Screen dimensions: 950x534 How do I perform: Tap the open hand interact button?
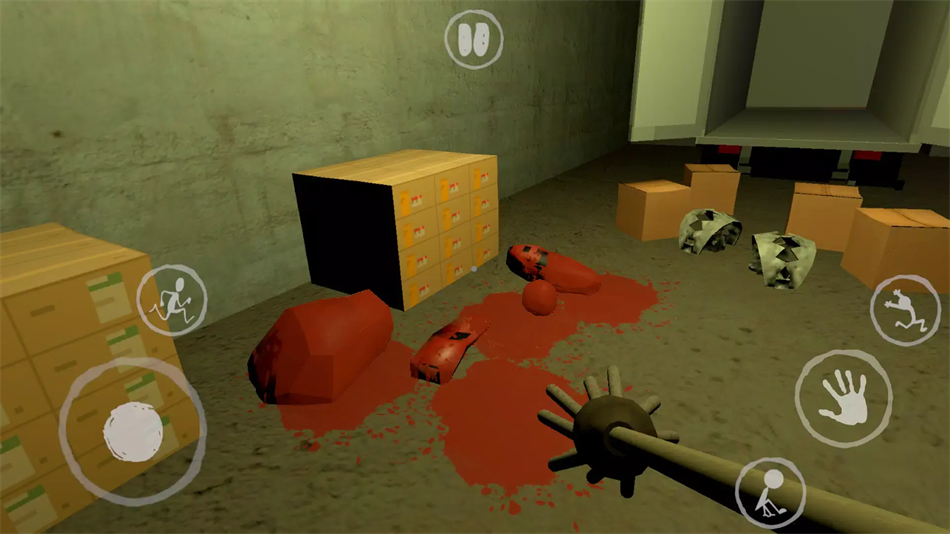843,397
